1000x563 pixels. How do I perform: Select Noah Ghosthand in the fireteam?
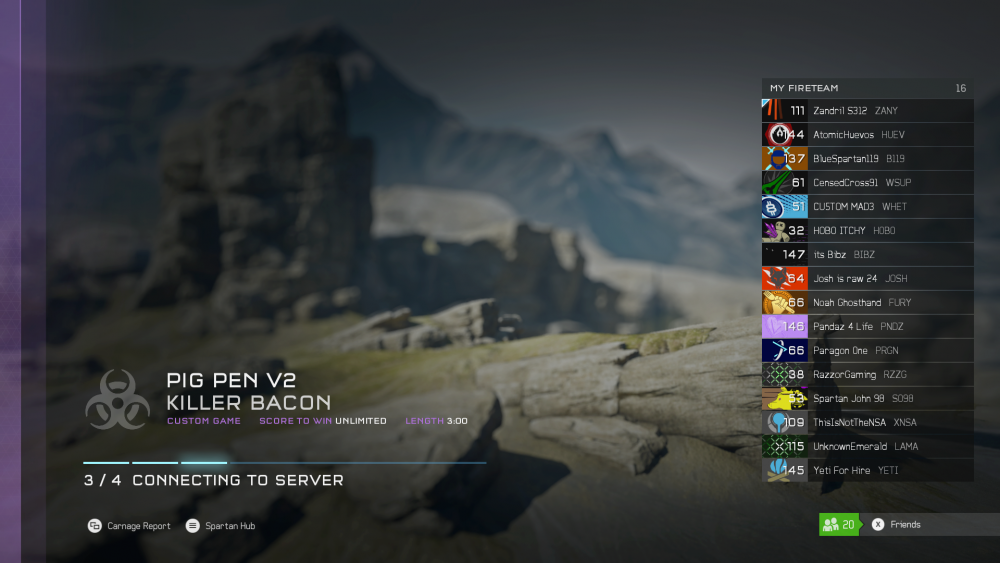tap(866, 303)
